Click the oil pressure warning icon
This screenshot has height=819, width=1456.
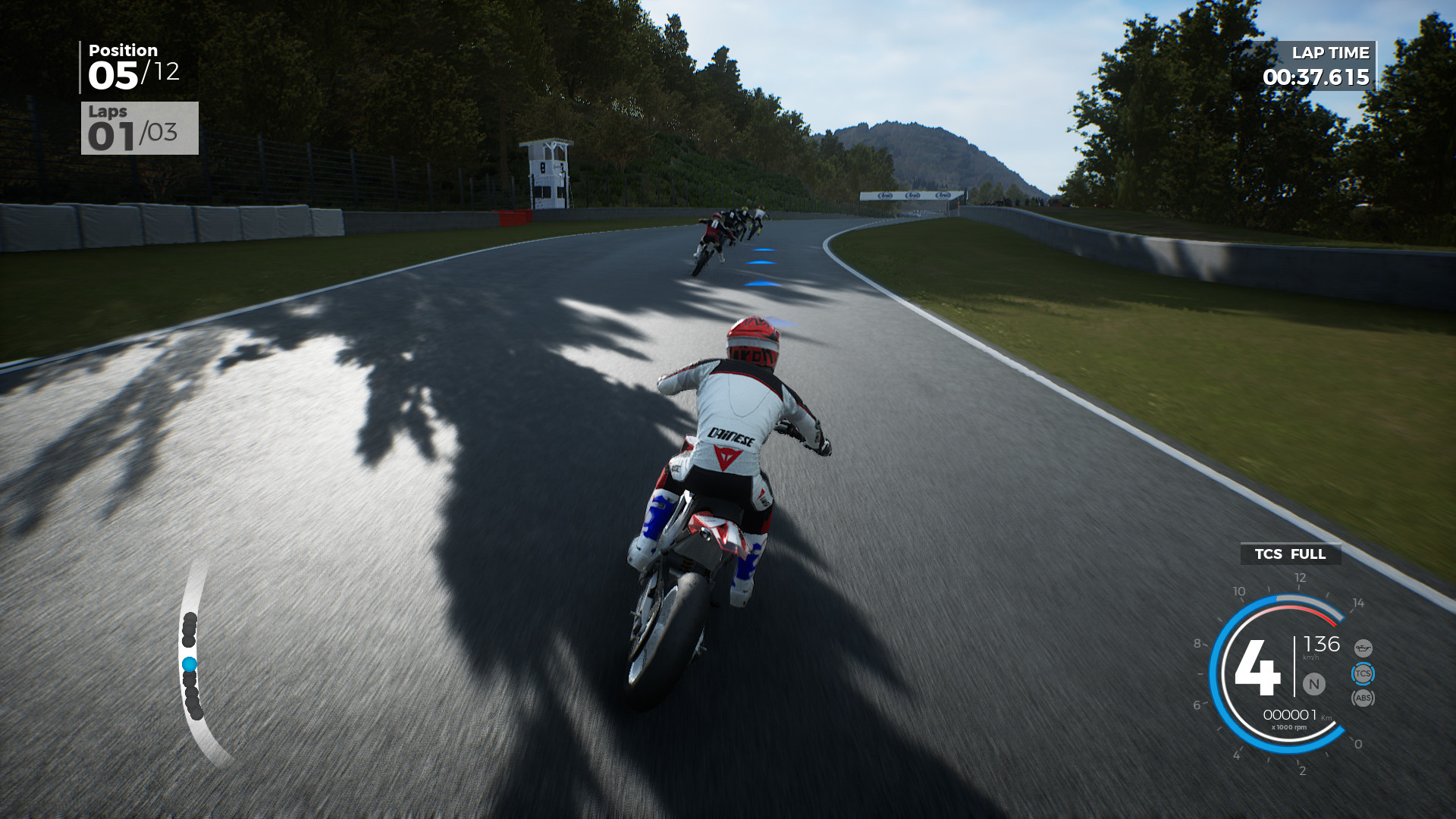[1363, 647]
